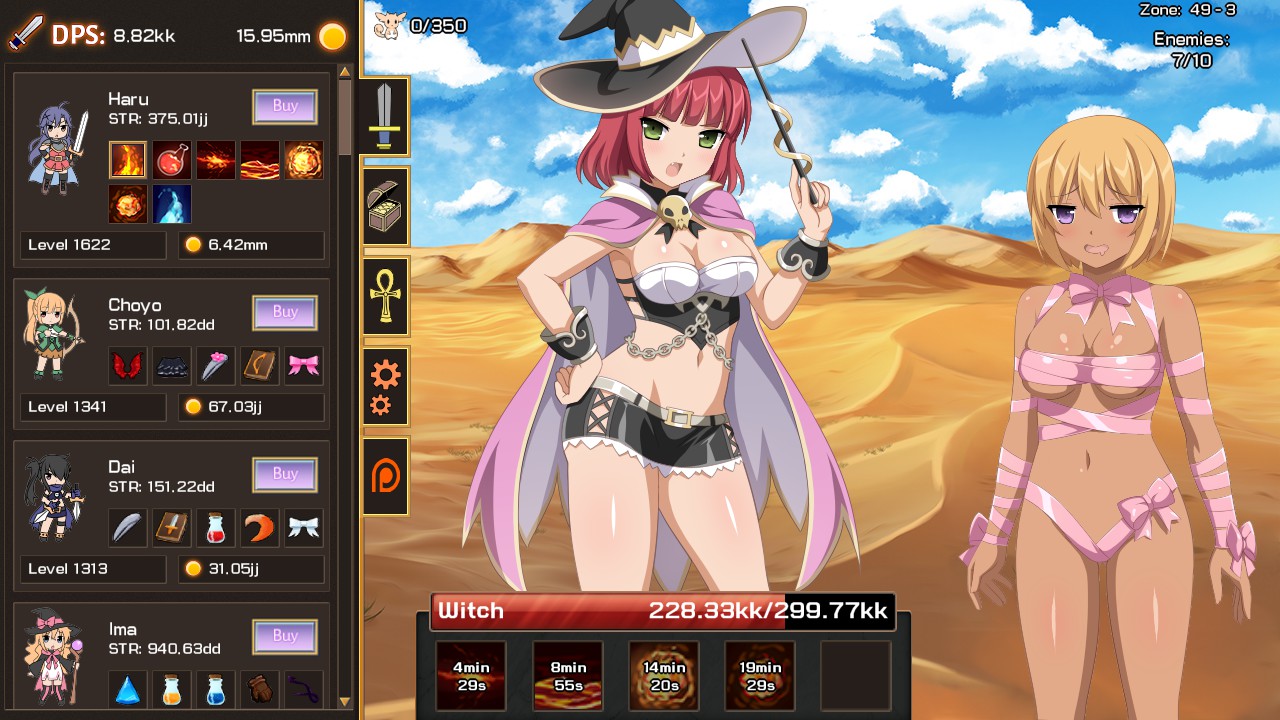Select Dai's white feather upgrade icon
Screen dimensions: 1280x720
pos(128,527)
